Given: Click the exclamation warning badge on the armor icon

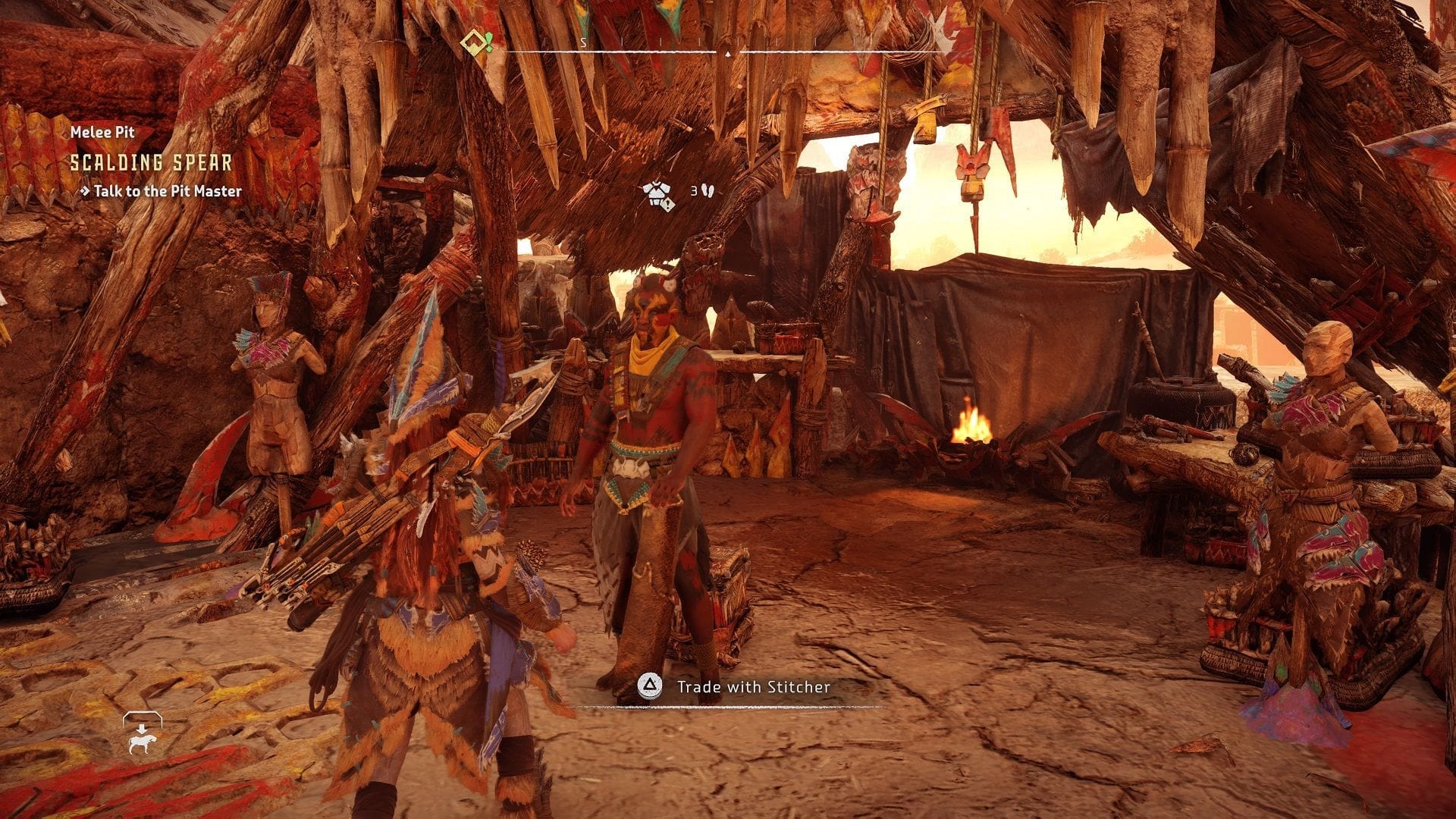Looking at the screenshot, I should tap(667, 203).
